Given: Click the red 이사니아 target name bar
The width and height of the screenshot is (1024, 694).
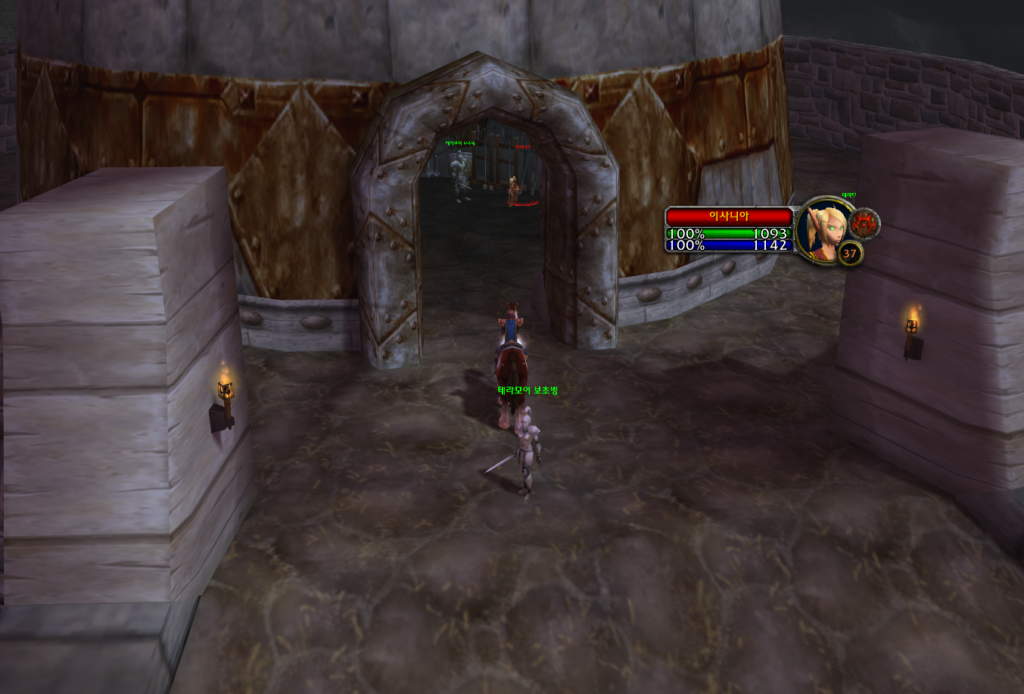Looking at the screenshot, I should pos(728,216).
